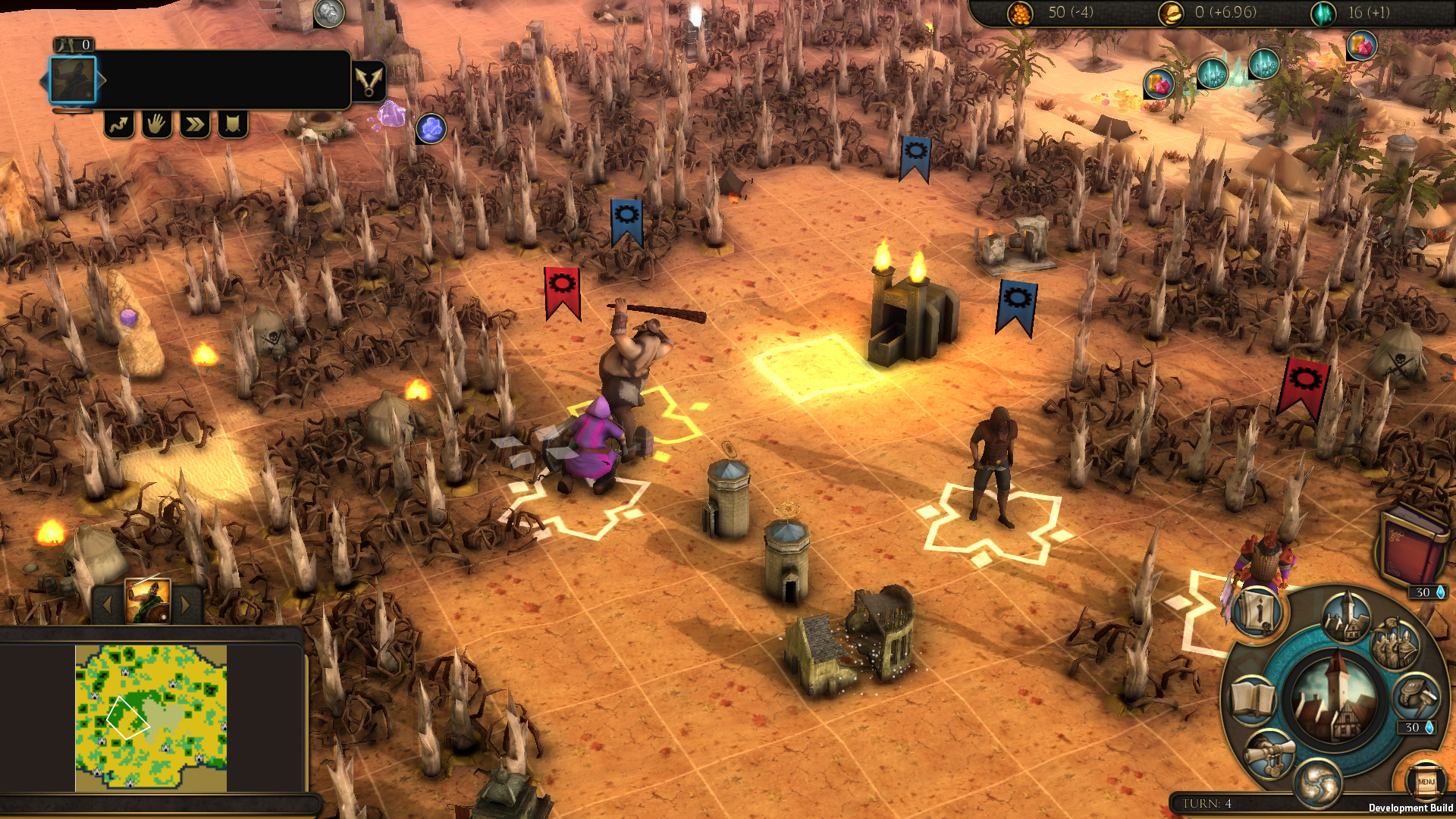Open the city tower icon on the radial menu
Image resolution: width=1456 pixels, height=819 pixels.
(x=1345, y=616)
